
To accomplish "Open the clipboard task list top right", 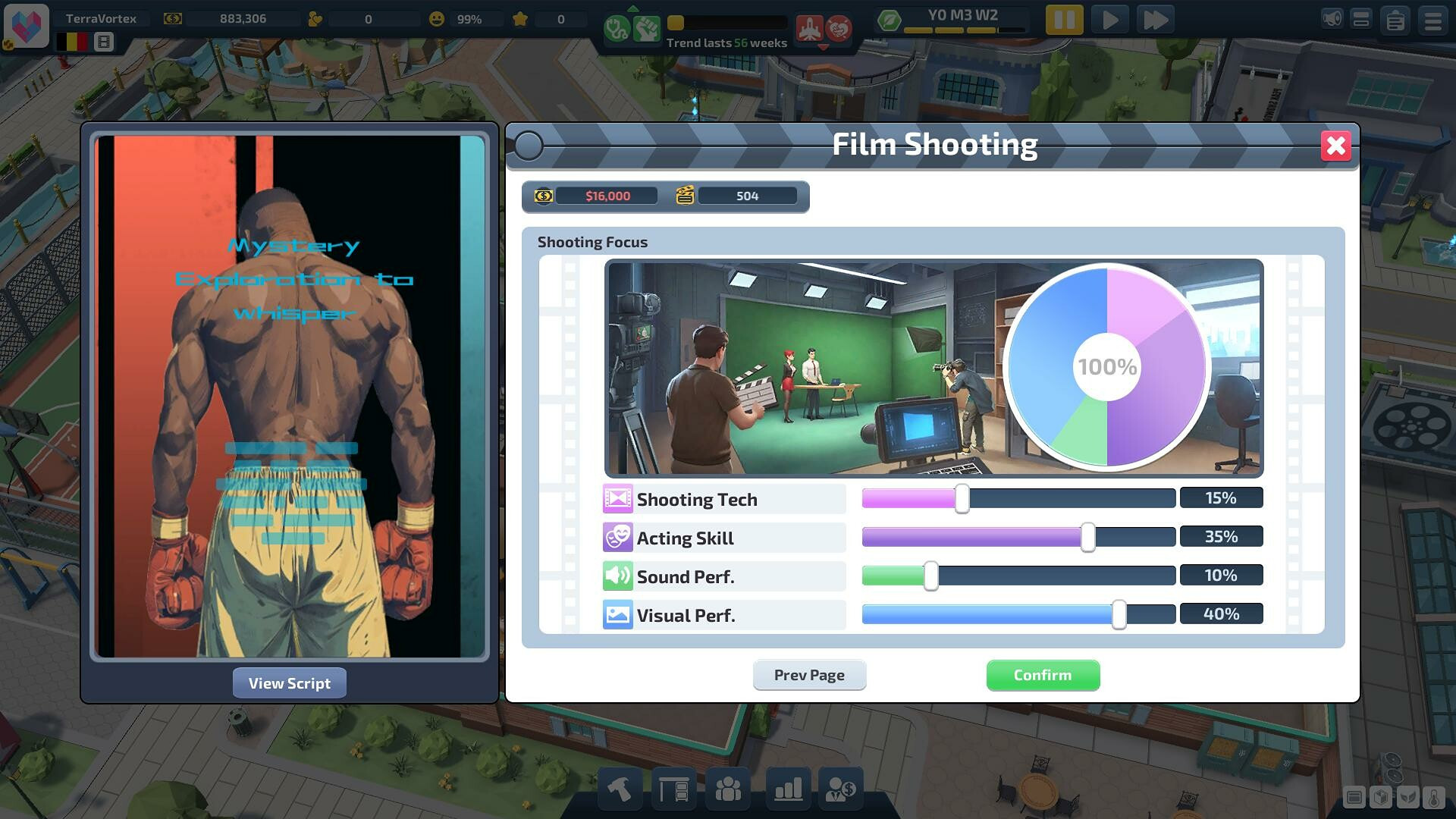I will [x=1395, y=19].
